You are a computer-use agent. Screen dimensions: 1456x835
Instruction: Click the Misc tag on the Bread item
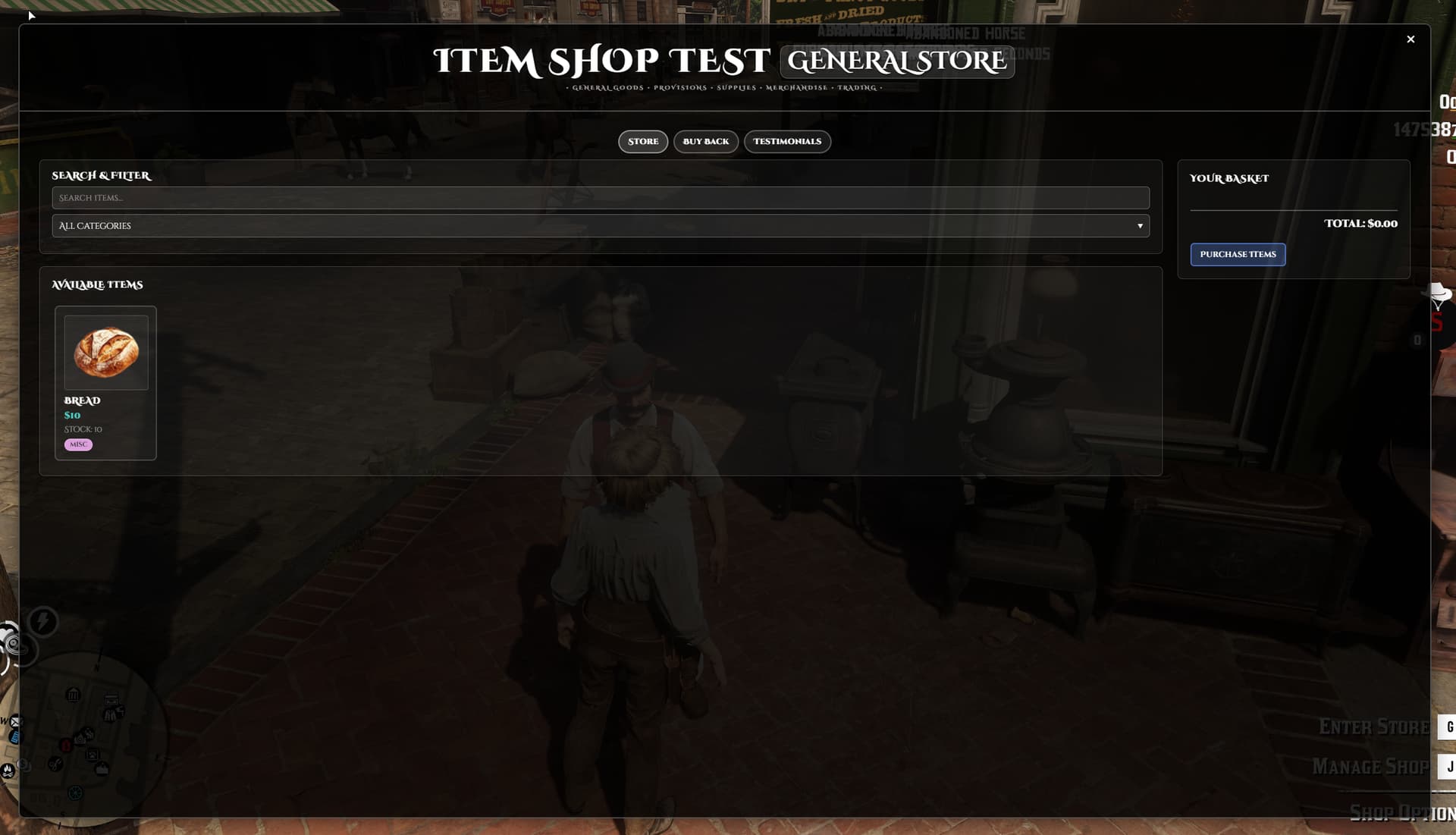(x=78, y=444)
